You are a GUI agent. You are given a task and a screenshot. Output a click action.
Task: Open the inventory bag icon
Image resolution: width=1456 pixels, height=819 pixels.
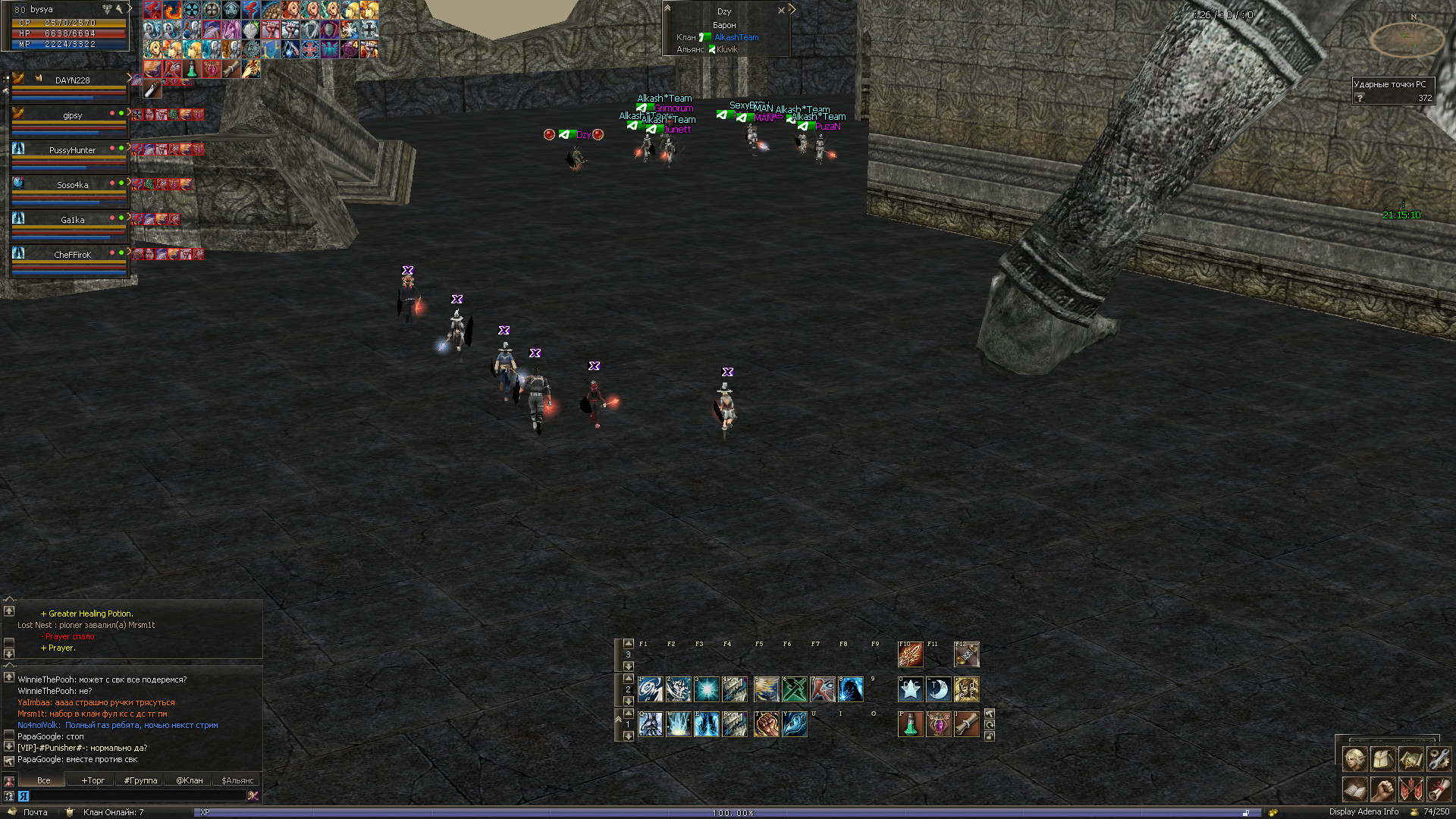click(x=1382, y=758)
